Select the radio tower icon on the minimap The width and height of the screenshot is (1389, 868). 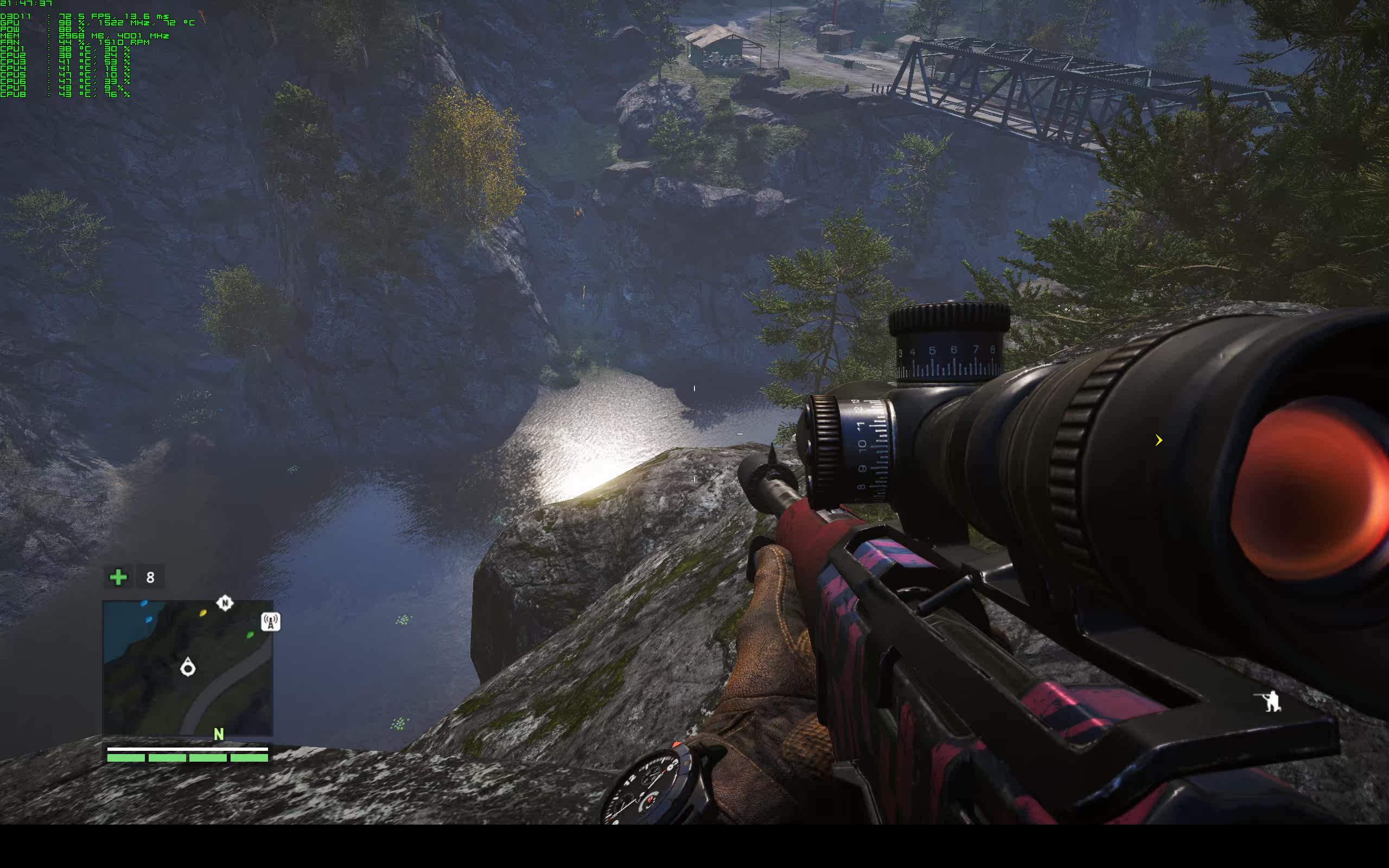tap(270, 621)
